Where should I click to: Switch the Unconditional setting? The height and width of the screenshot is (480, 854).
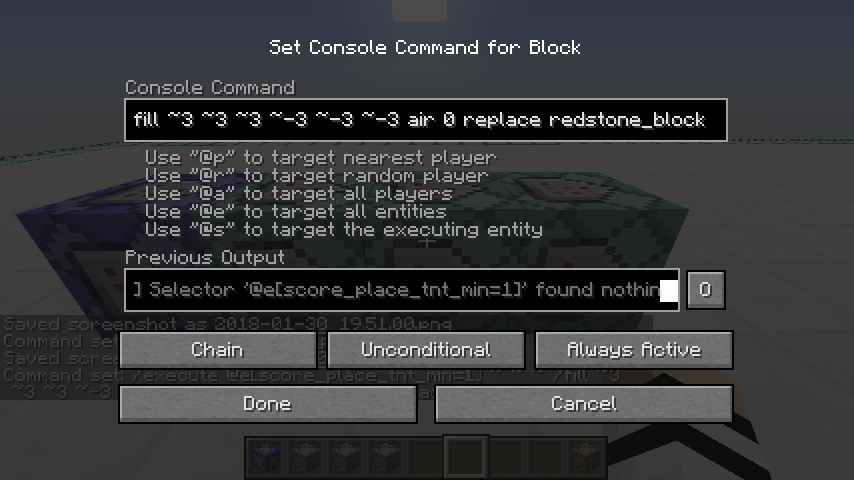click(x=426, y=350)
